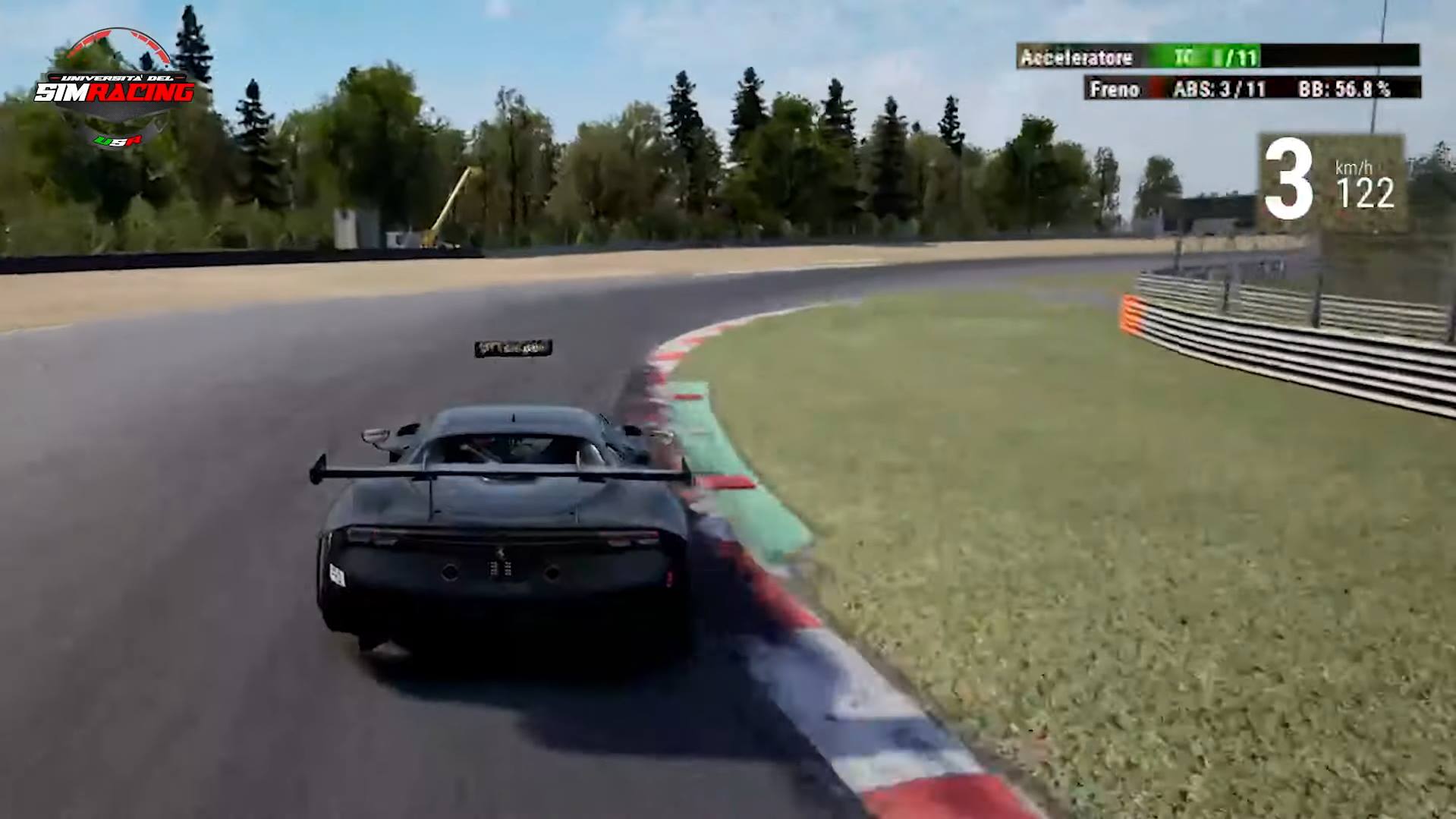Click the TC 1/11 traction control indicator
Viewport: 1456px width, 819px height.
pos(1214,58)
